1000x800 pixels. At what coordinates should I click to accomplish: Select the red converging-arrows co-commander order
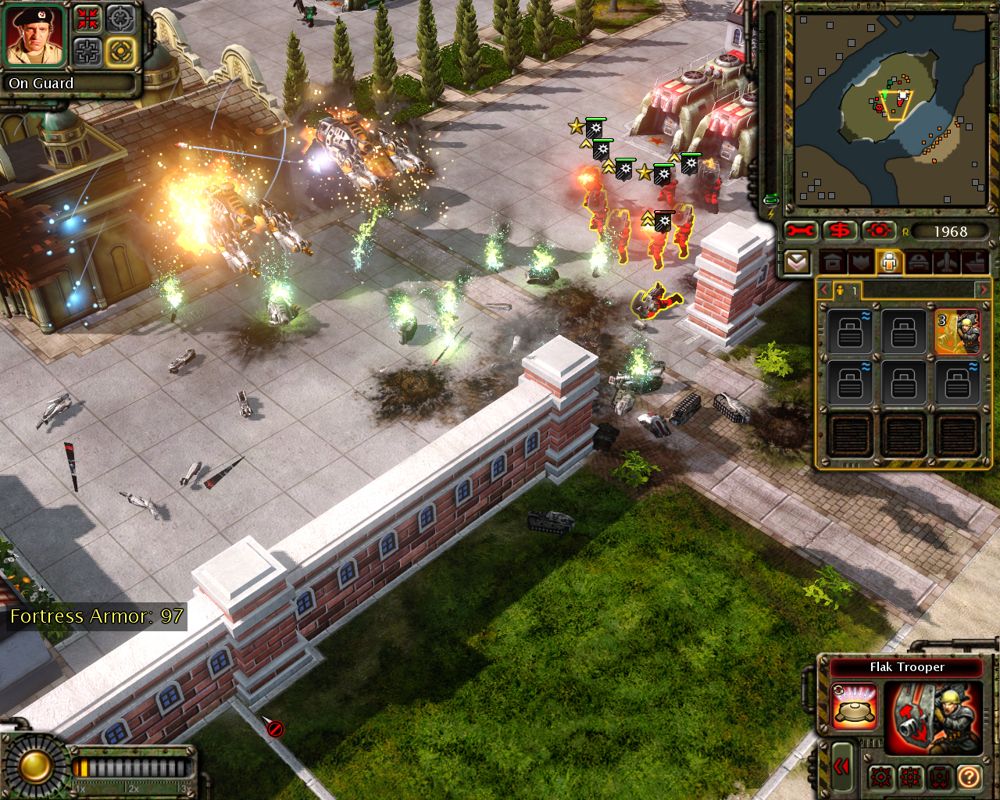pyautogui.click(x=87, y=19)
